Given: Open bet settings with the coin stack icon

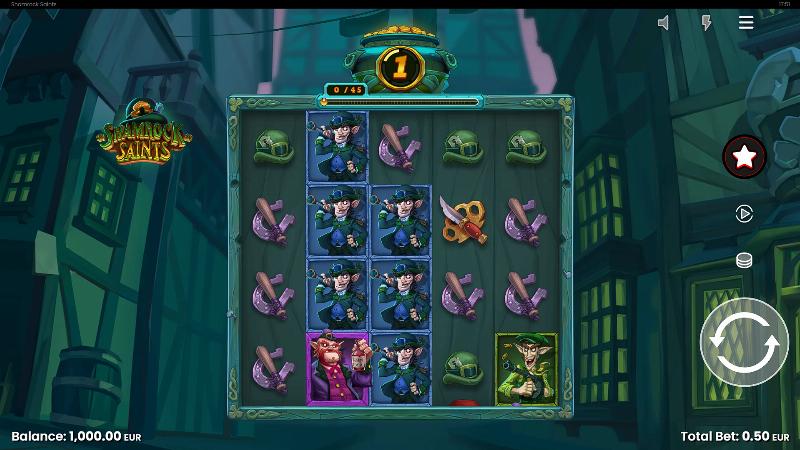Looking at the screenshot, I should point(744,260).
